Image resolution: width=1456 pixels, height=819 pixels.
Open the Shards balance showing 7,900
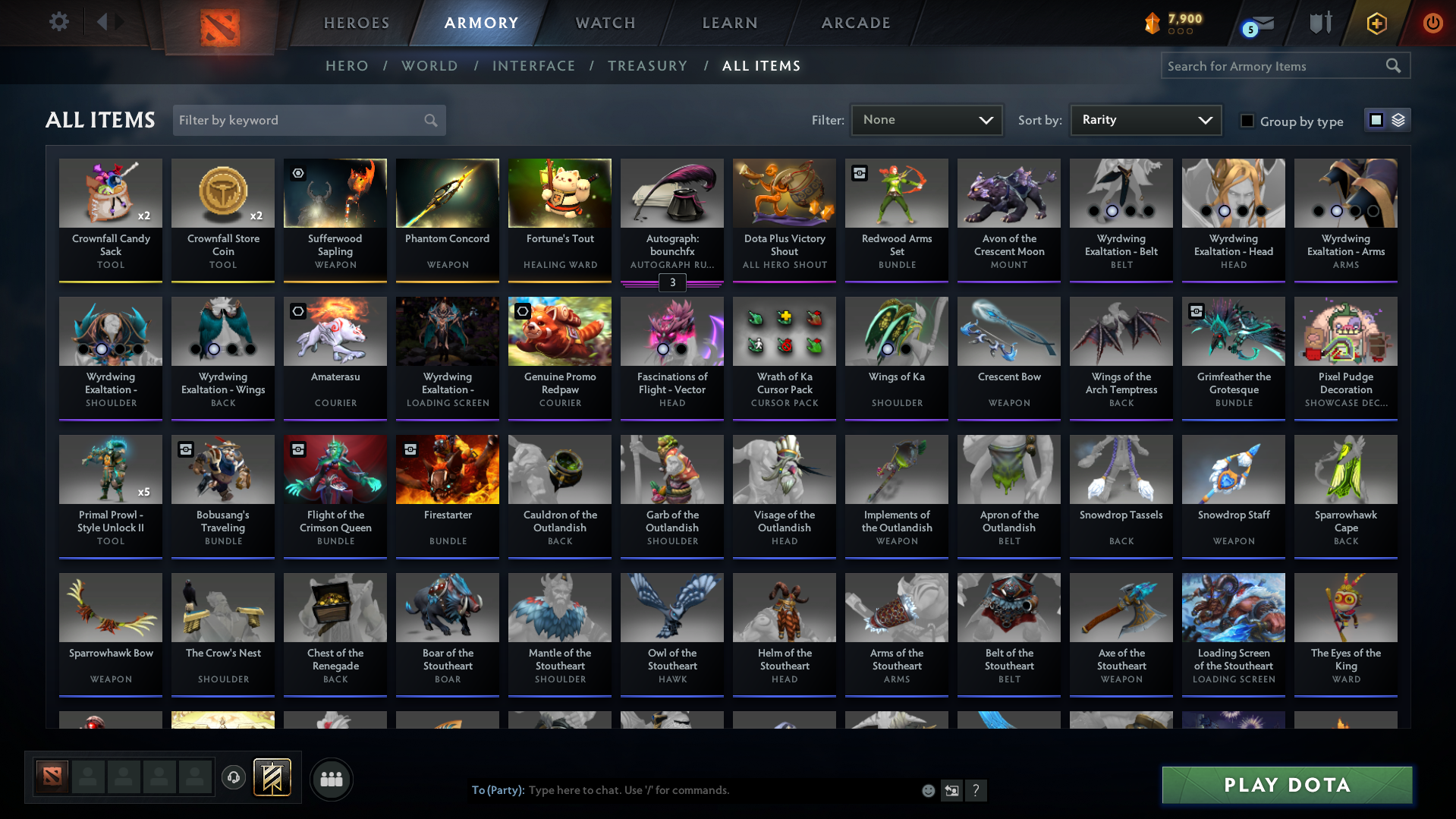(x=1171, y=22)
